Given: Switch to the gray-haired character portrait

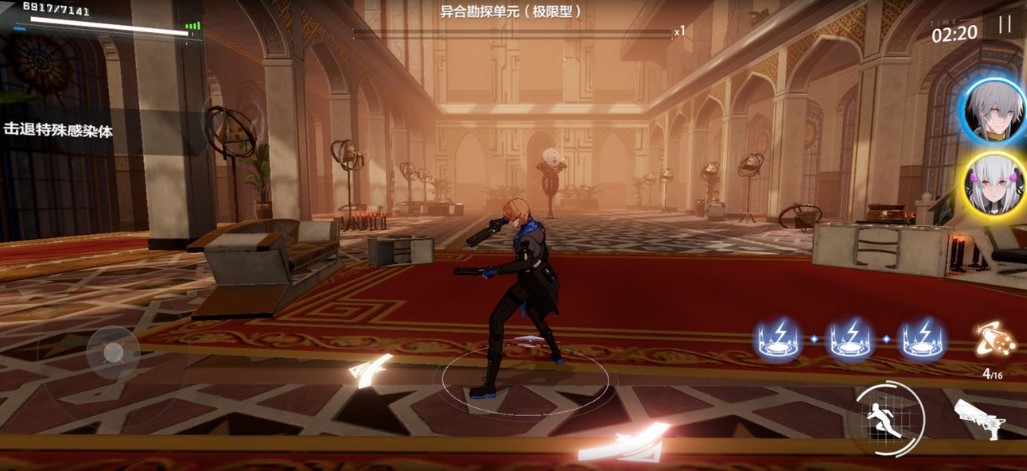Looking at the screenshot, I should tap(991, 110).
